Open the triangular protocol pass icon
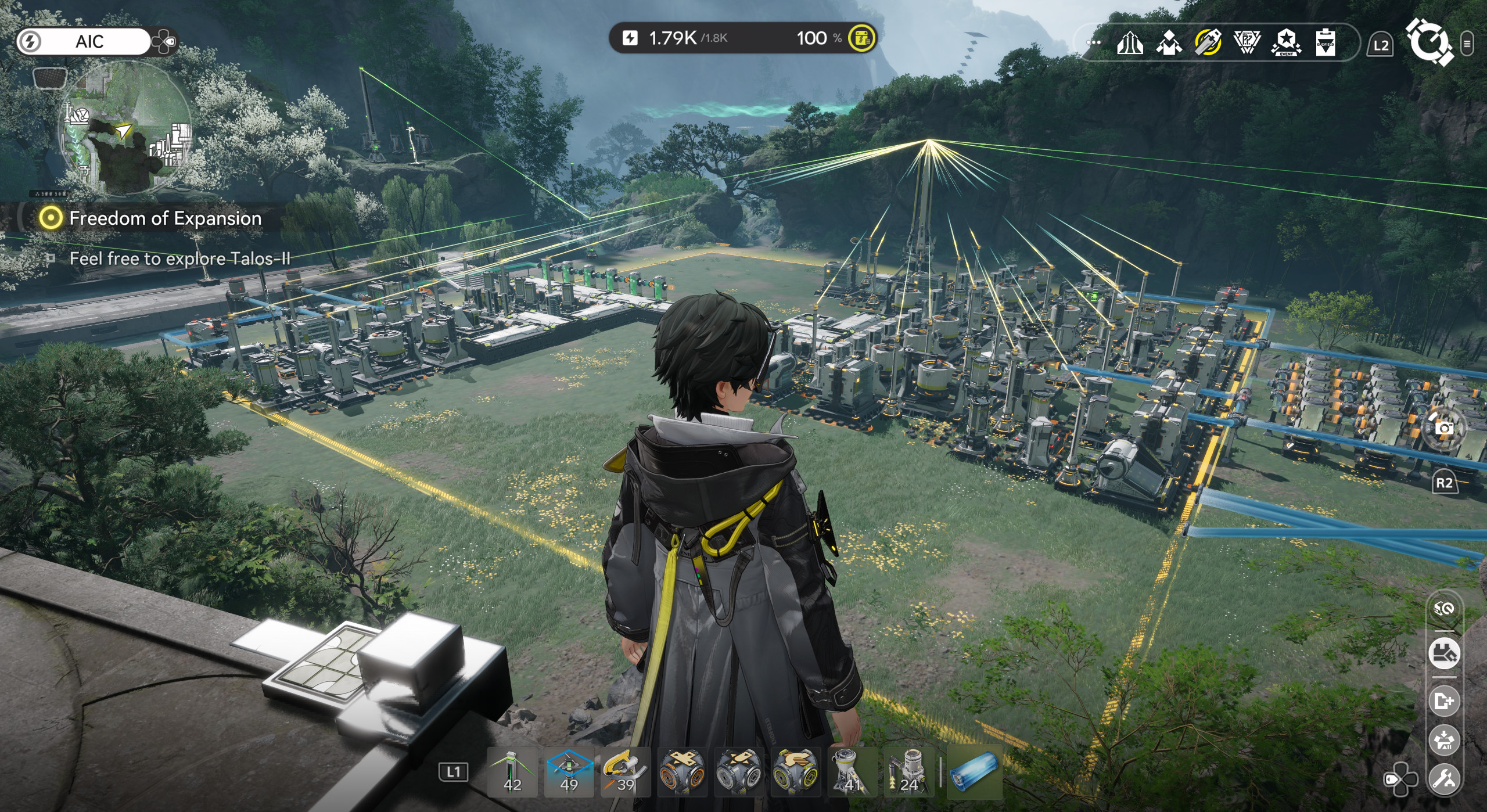 pos(1247,43)
